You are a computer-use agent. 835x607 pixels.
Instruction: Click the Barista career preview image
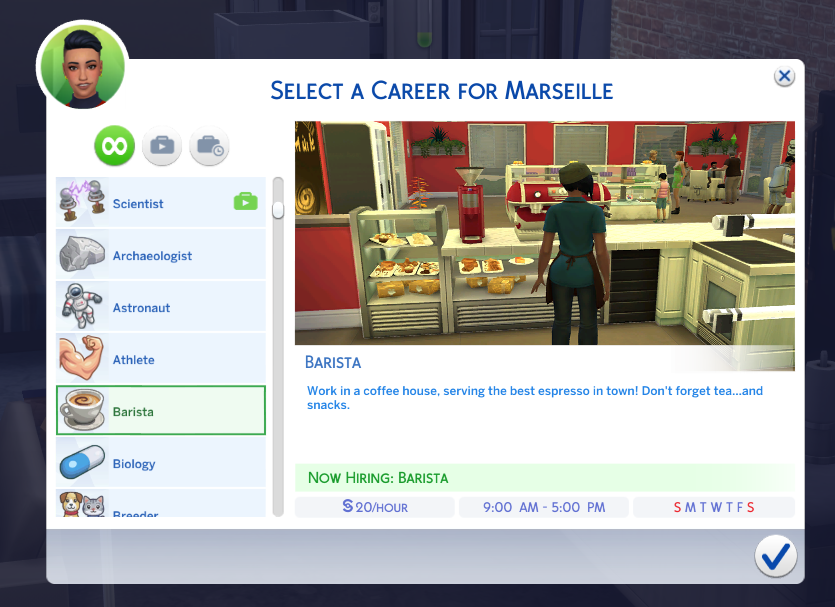pyautogui.click(x=544, y=233)
